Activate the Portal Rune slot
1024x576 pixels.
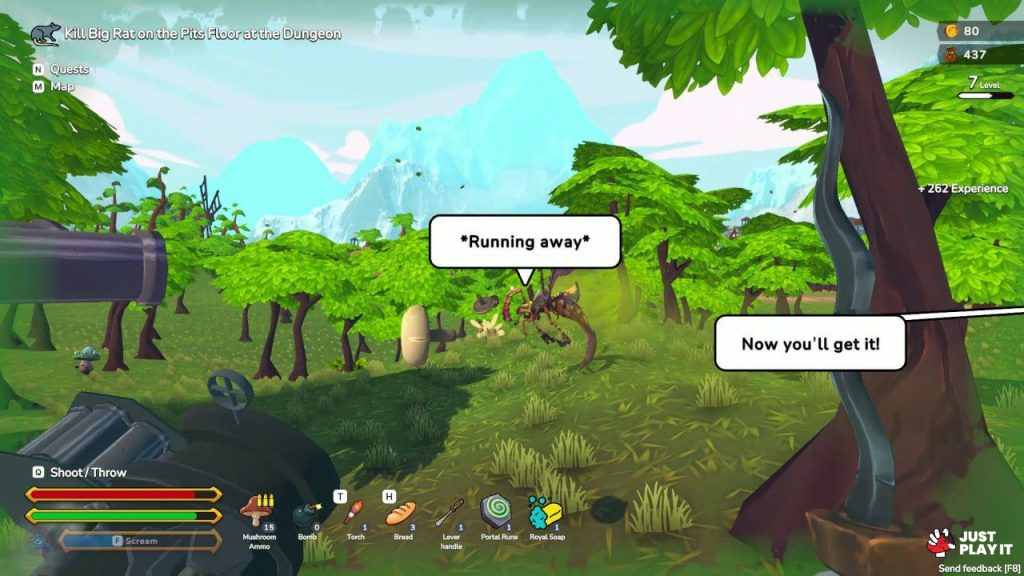pyautogui.click(x=496, y=511)
